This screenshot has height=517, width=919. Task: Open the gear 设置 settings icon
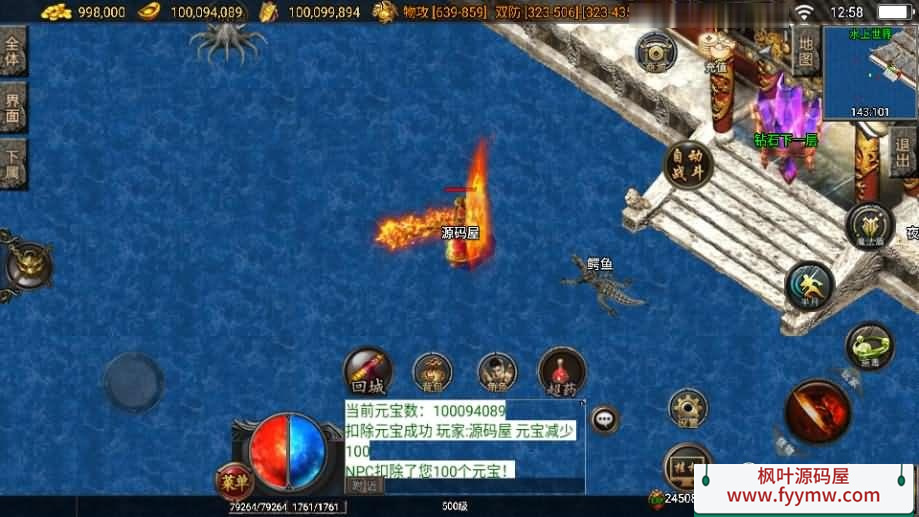click(688, 408)
